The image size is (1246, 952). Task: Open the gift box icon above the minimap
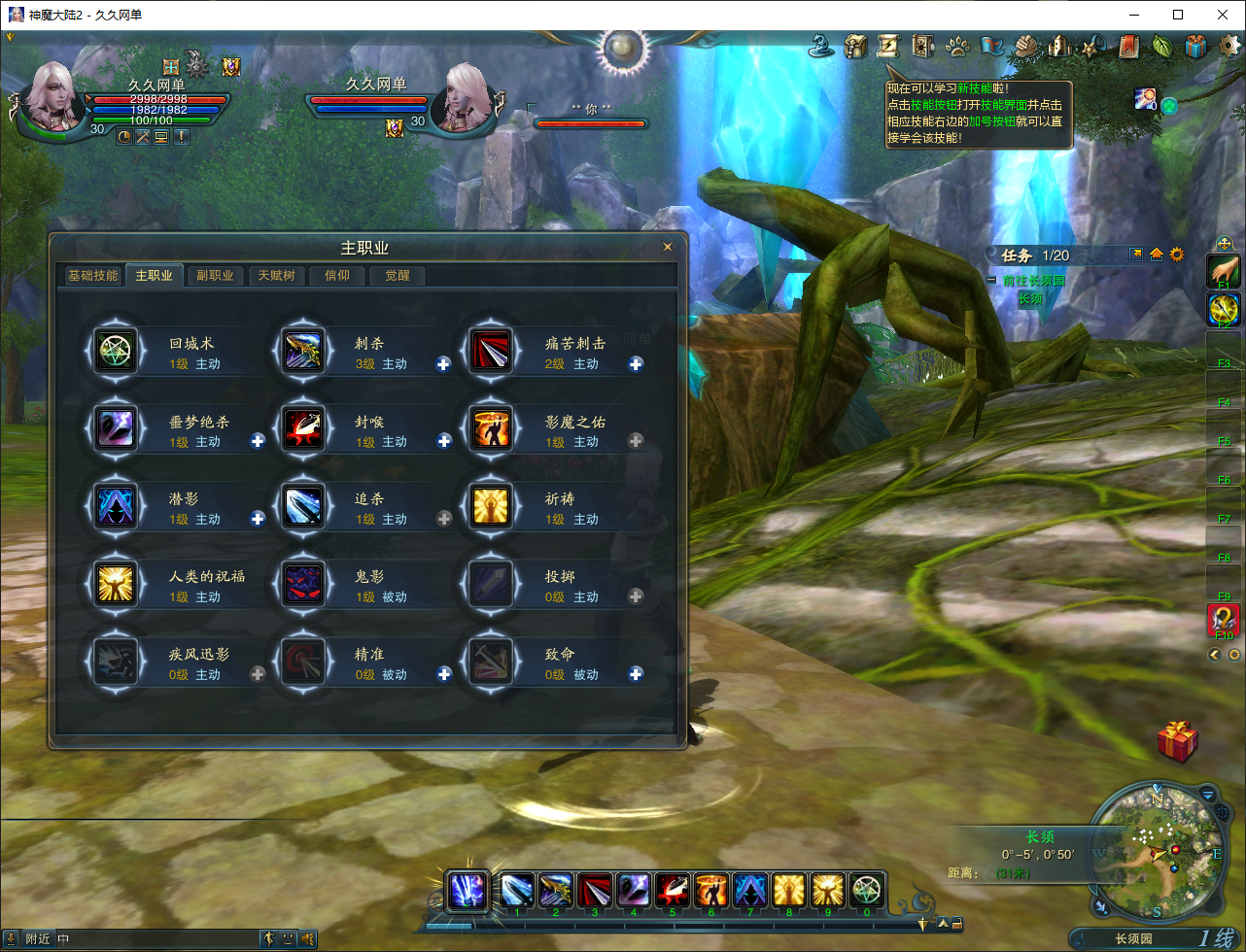click(1177, 741)
